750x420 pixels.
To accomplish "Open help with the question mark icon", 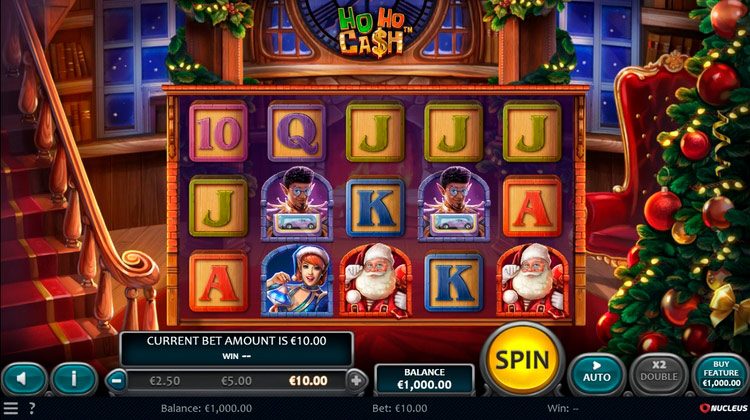I will point(31,409).
